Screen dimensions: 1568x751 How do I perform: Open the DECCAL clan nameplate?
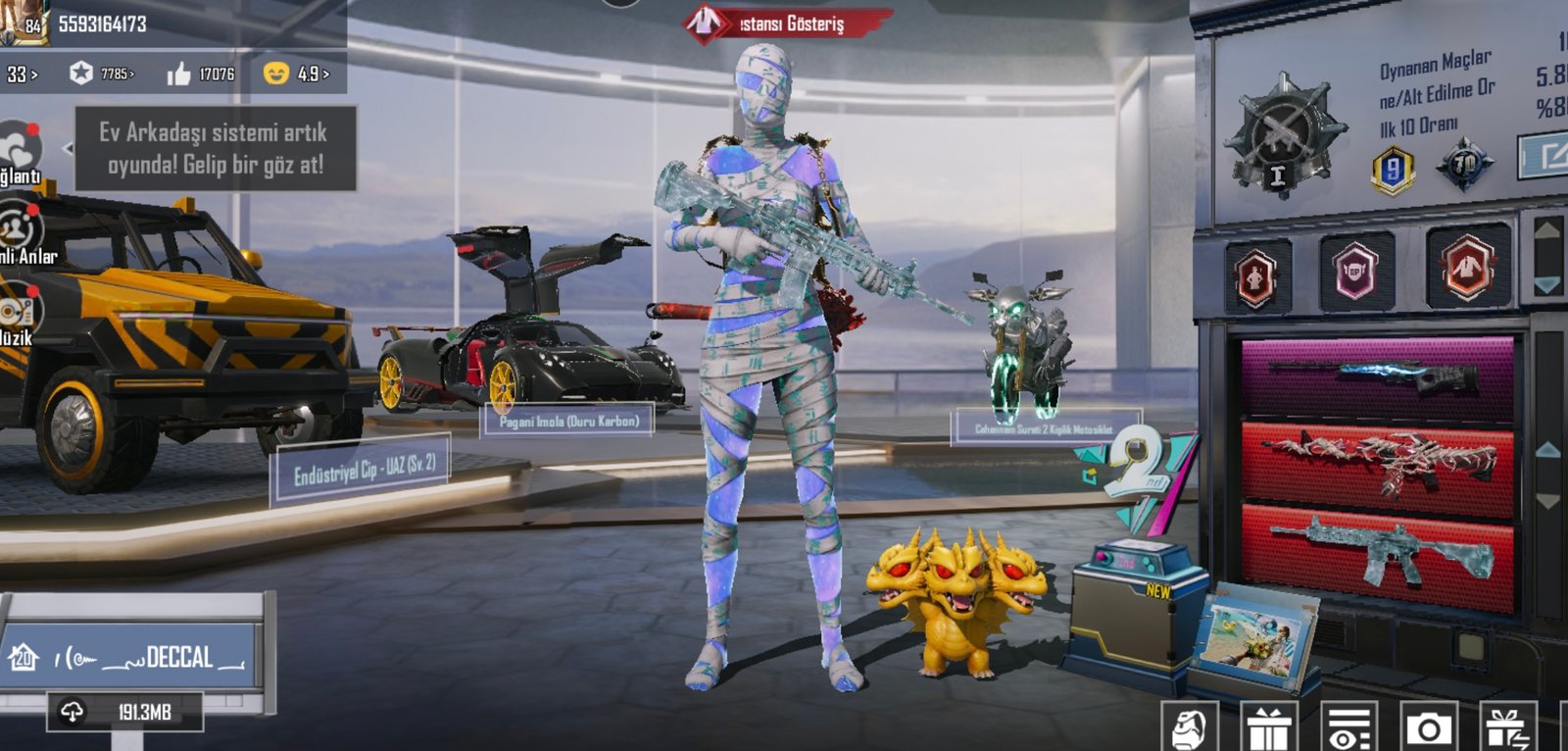[x=136, y=658]
